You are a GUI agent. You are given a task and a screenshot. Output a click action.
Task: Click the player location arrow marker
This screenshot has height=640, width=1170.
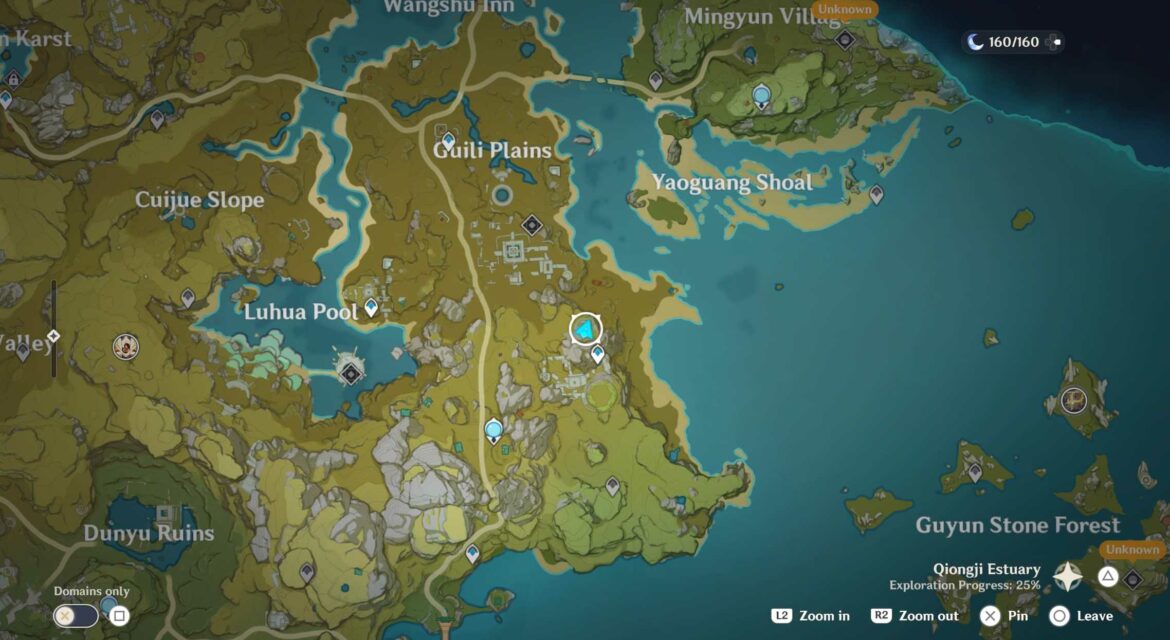[586, 329]
